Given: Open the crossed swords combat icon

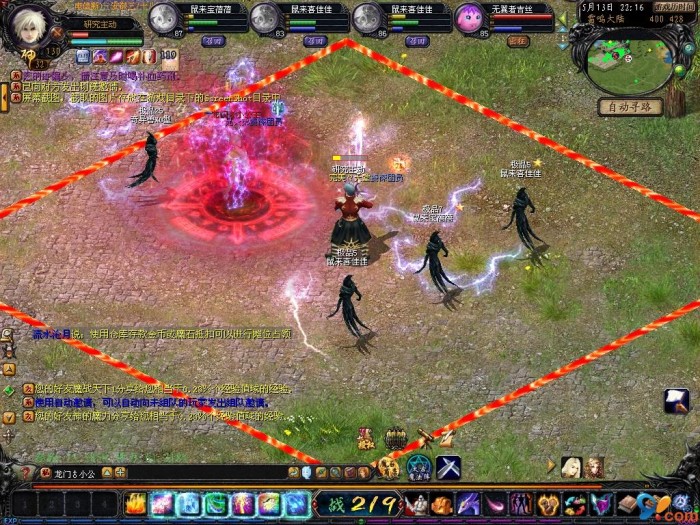Looking at the screenshot, I should [447, 466].
